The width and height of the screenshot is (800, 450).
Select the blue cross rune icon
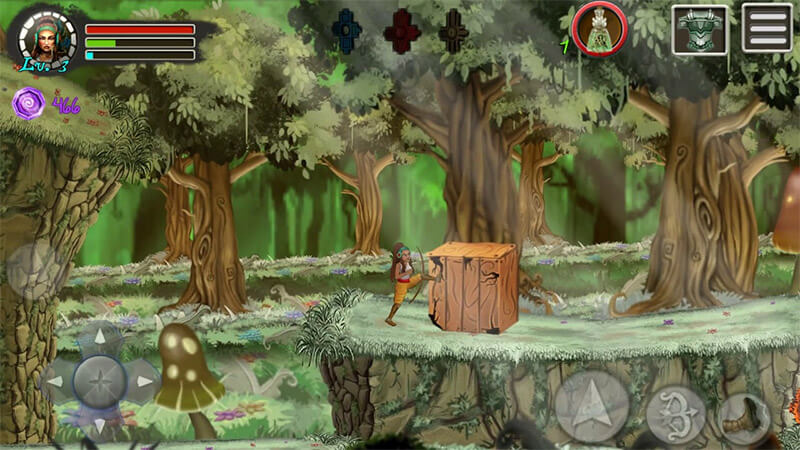(347, 32)
